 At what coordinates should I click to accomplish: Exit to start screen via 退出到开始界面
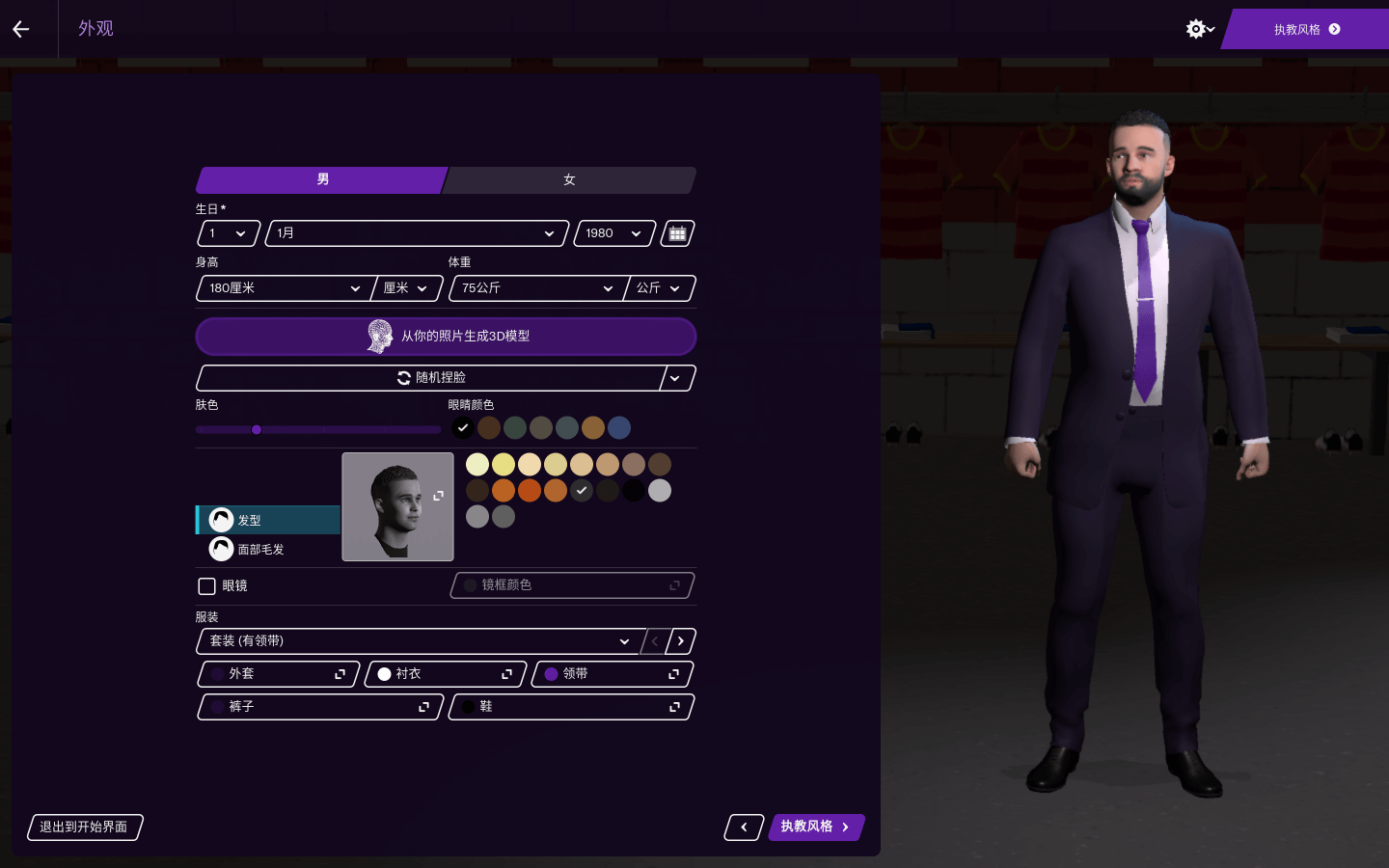coord(84,827)
